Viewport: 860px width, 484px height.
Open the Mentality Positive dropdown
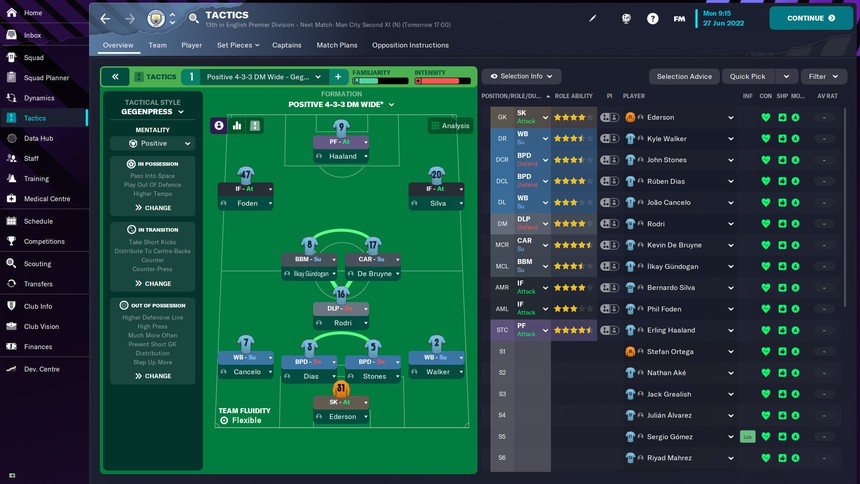tap(152, 143)
